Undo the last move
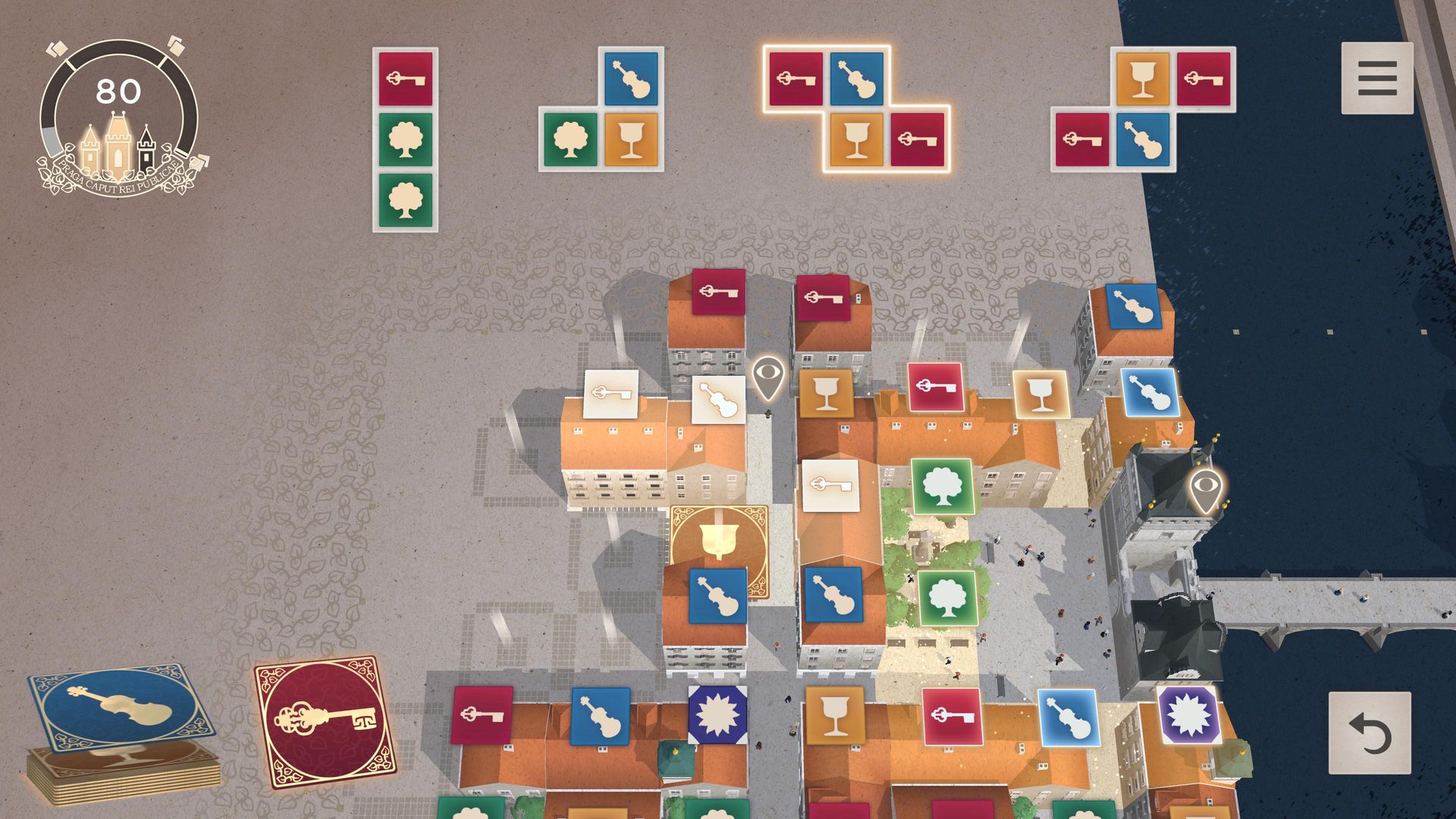Viewport: 1456px width, 819px height. [x=1370, y=733]
